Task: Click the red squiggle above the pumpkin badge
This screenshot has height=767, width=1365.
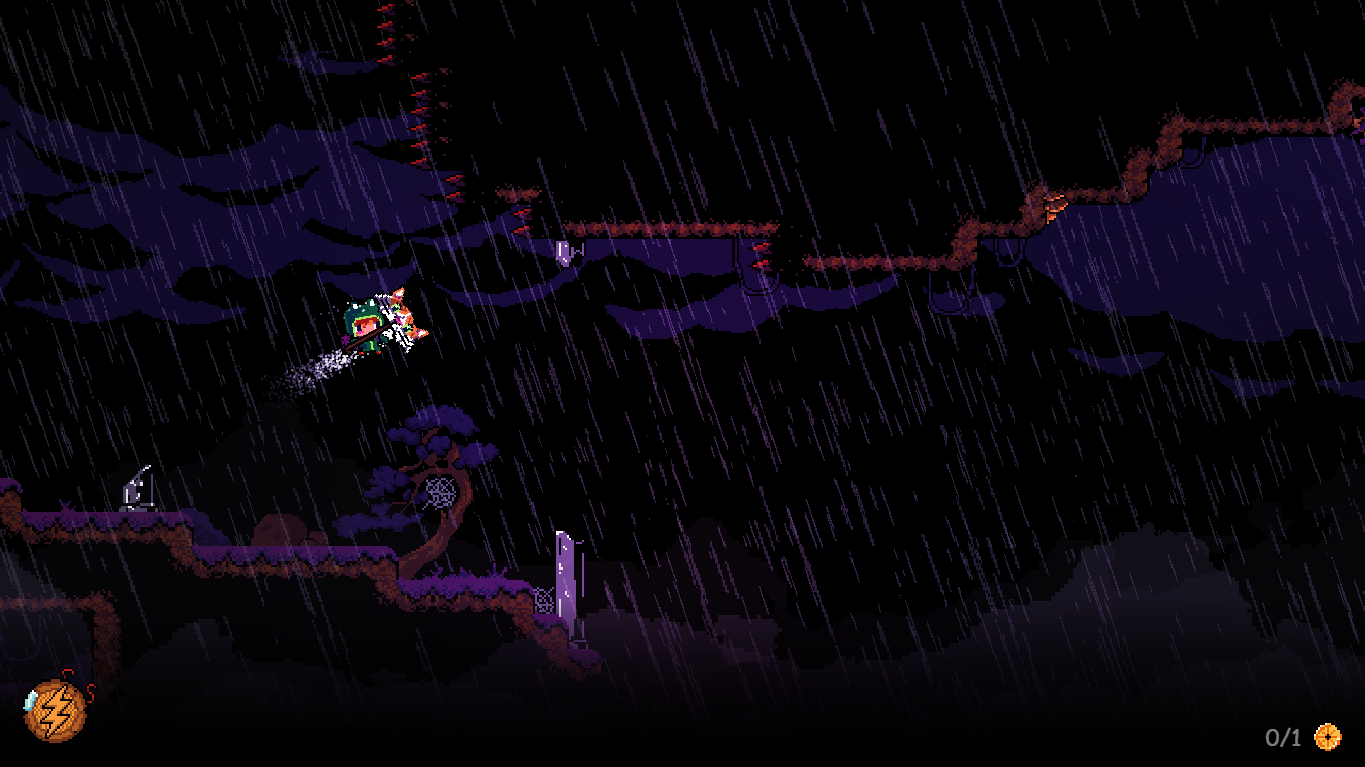Action: (x=65, y=672)
